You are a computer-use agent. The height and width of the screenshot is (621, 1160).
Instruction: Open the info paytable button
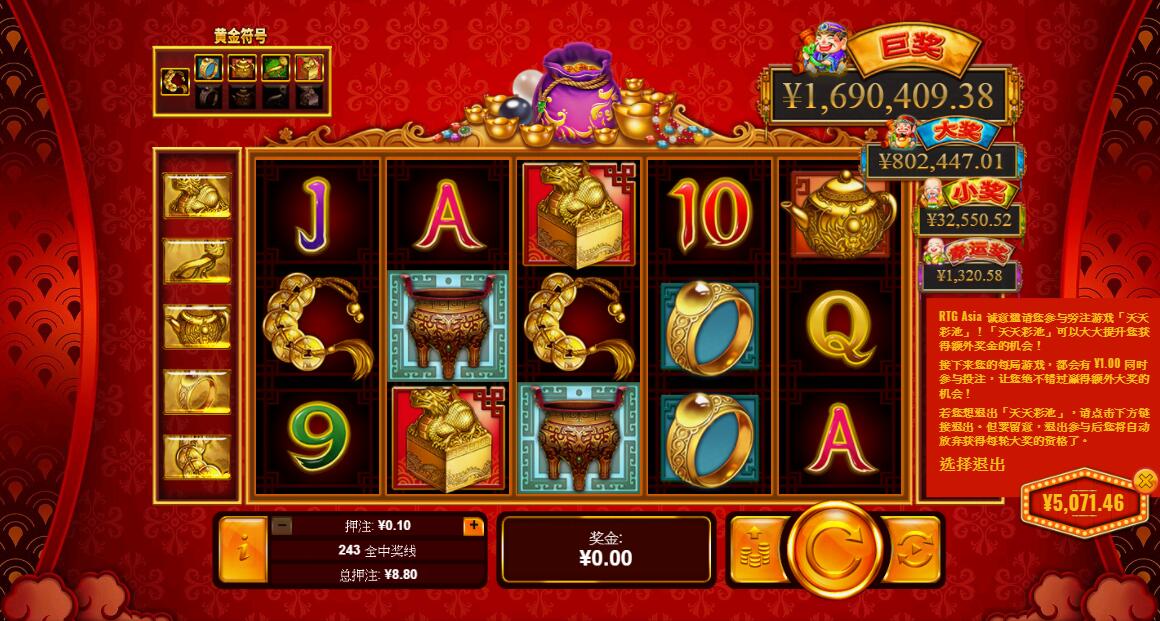[x=241, y=550]
